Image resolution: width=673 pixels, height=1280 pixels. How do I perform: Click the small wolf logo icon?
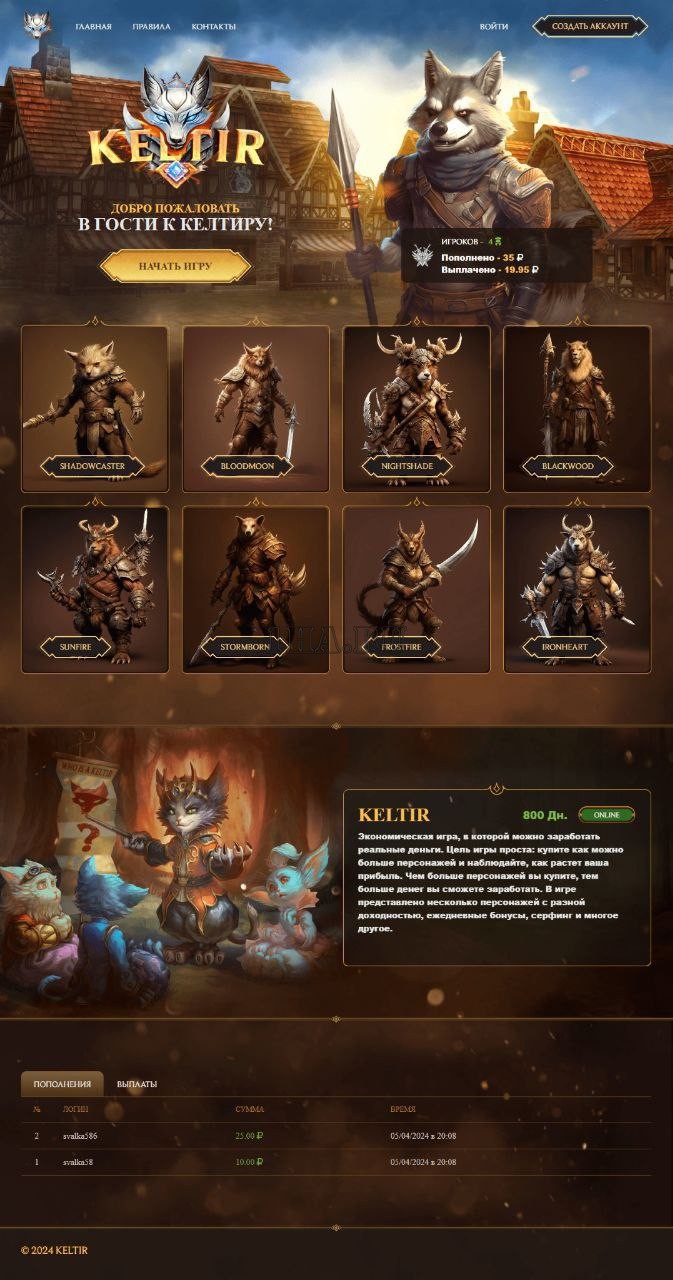pyautogui.click(x=37, y=25)
